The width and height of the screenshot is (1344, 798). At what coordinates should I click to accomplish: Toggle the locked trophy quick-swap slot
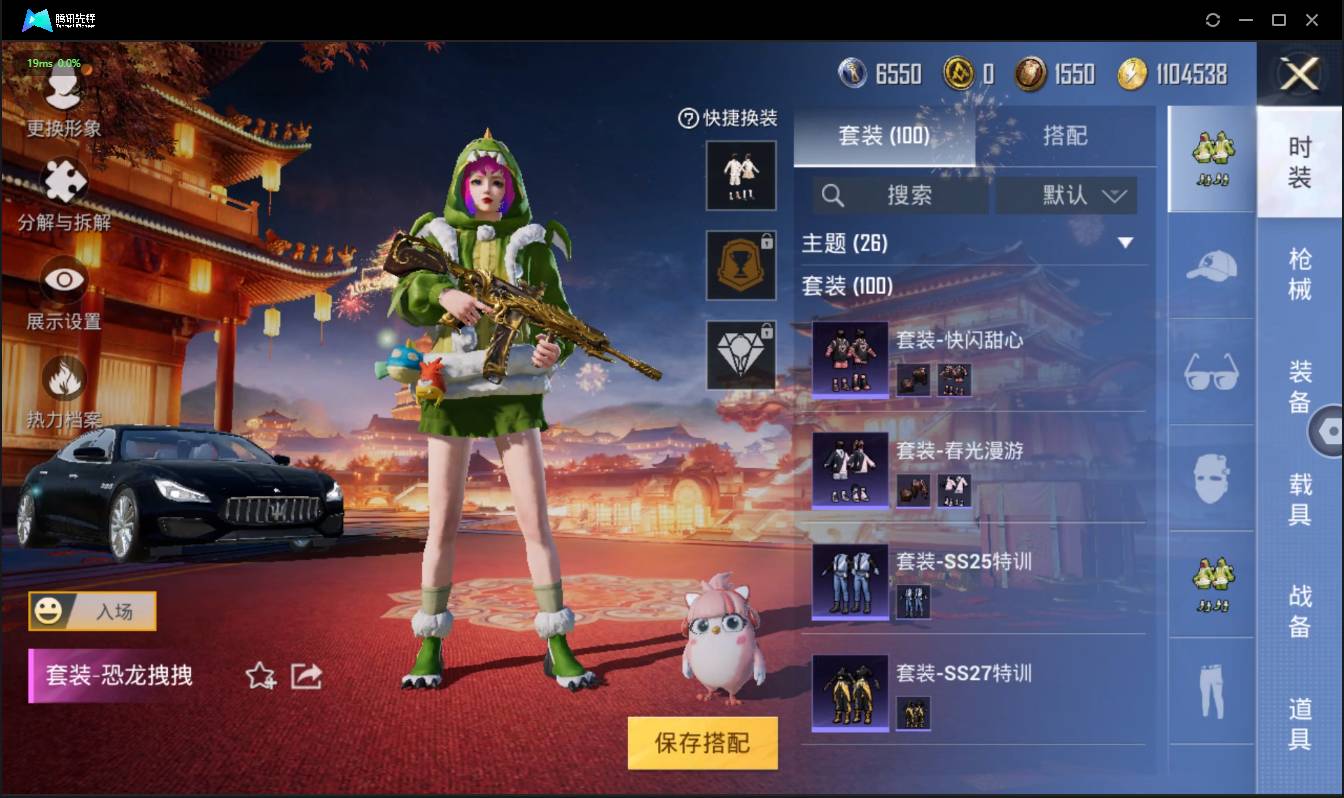pyautogui.click(x=741, y=265)
